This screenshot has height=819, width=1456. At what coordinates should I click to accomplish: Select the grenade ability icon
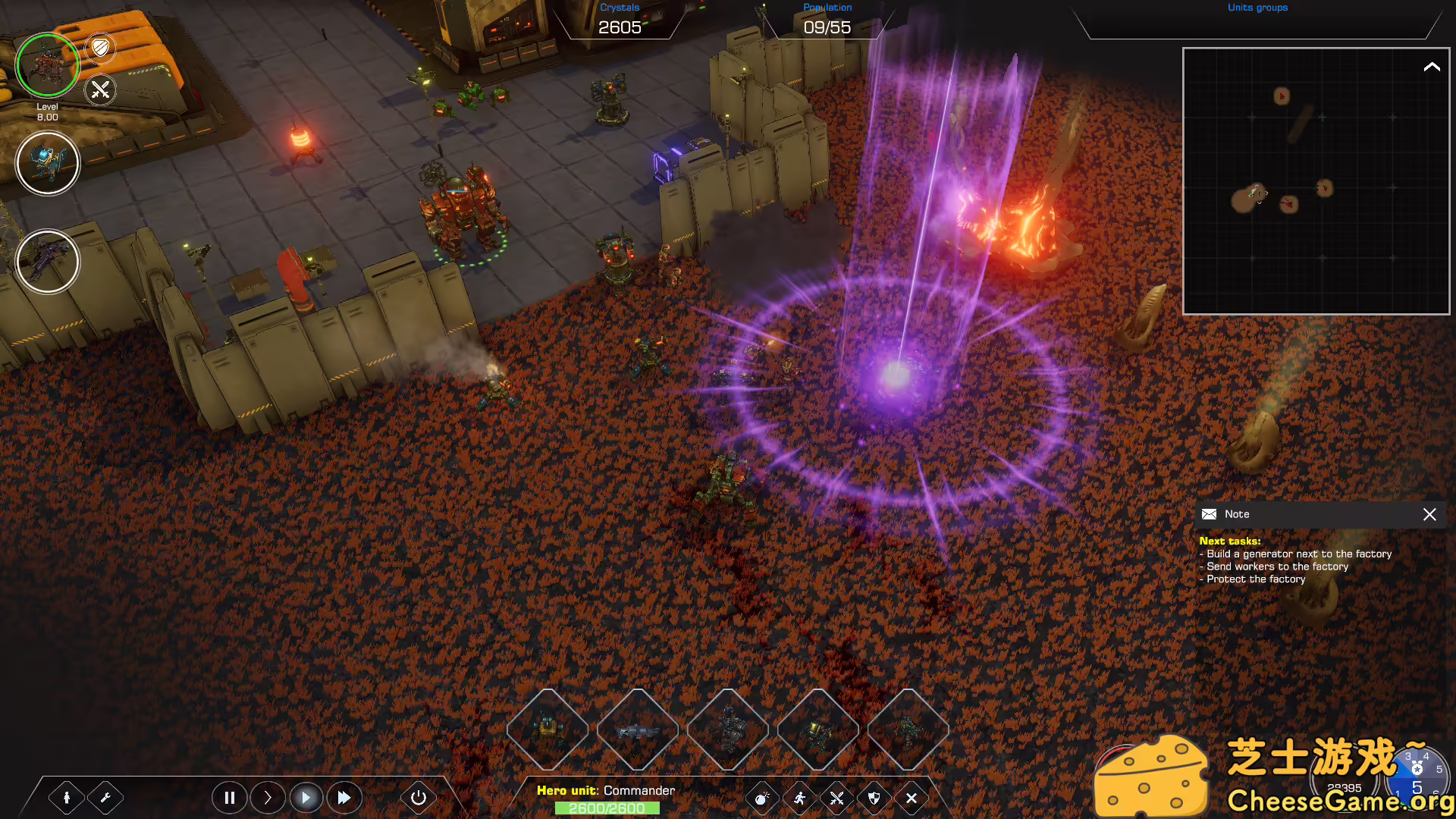[x=761, y=798]
